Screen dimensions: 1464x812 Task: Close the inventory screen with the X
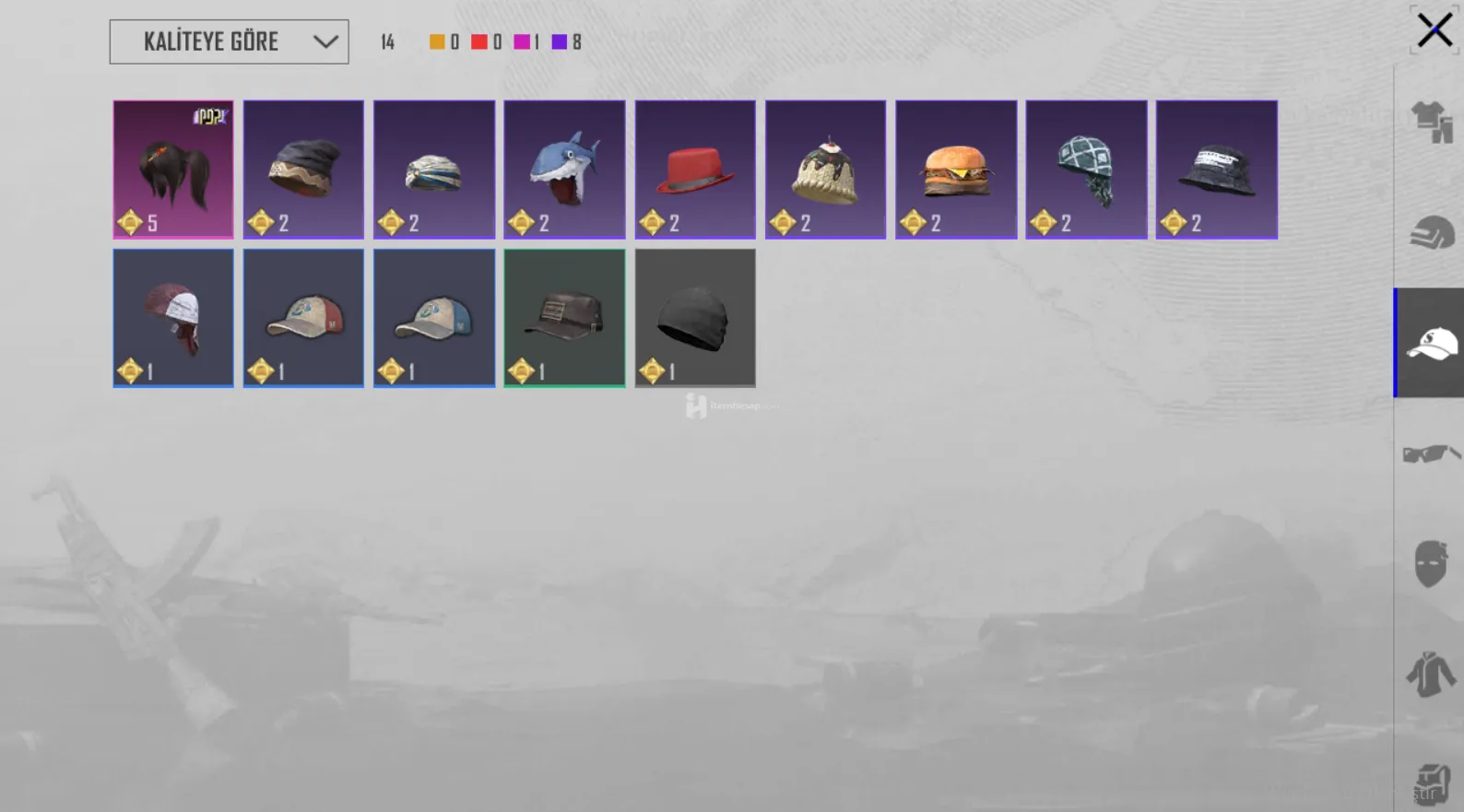(x=1434, y=30)
